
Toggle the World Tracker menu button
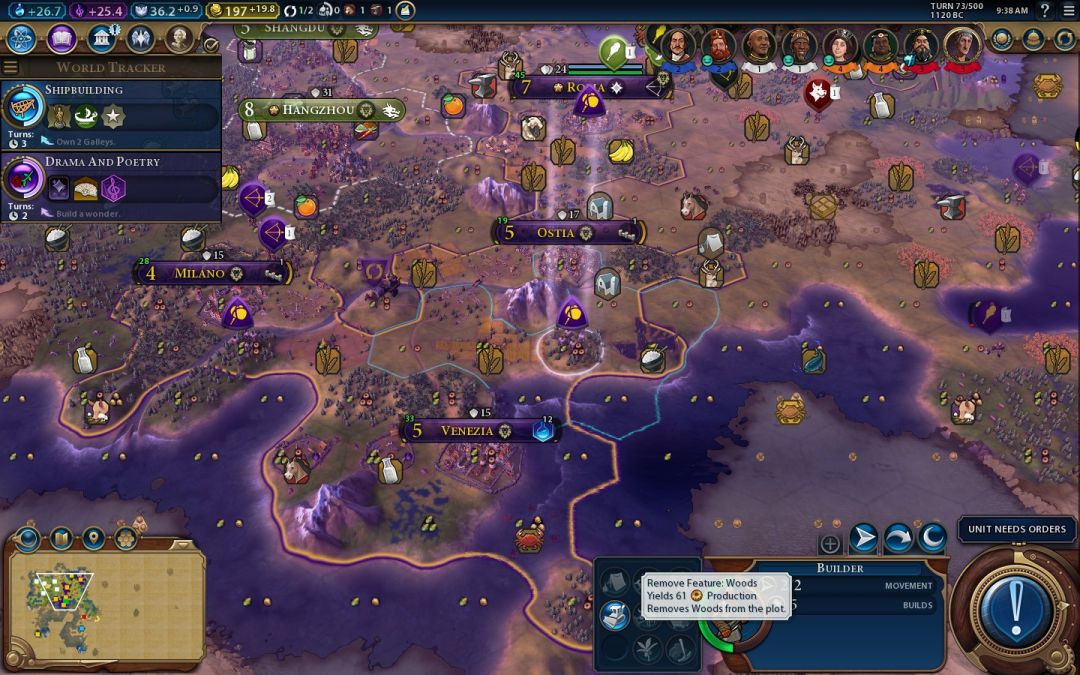pos(11,67)
